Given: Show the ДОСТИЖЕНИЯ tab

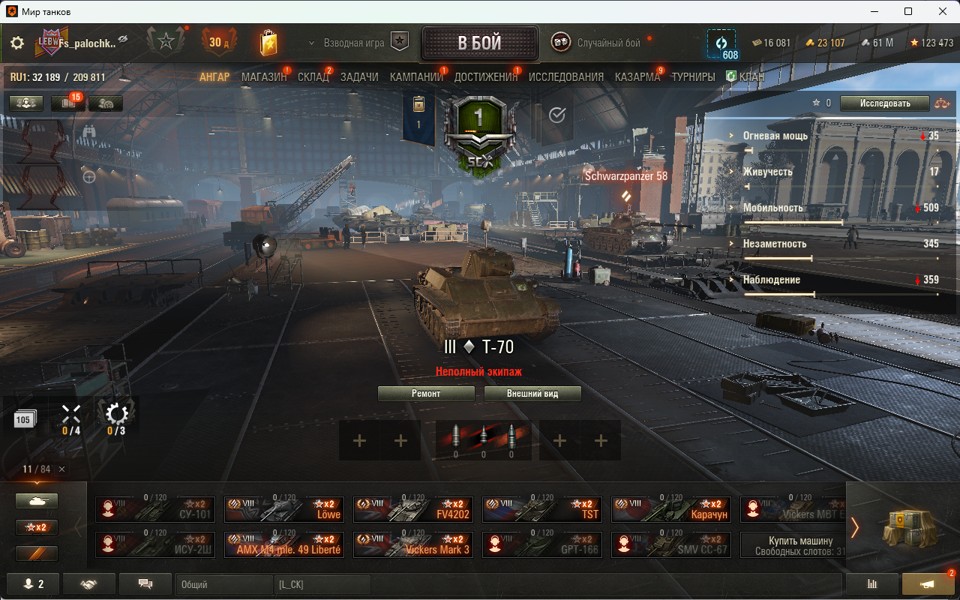Looking at the screenshot, I should point(486,77).
